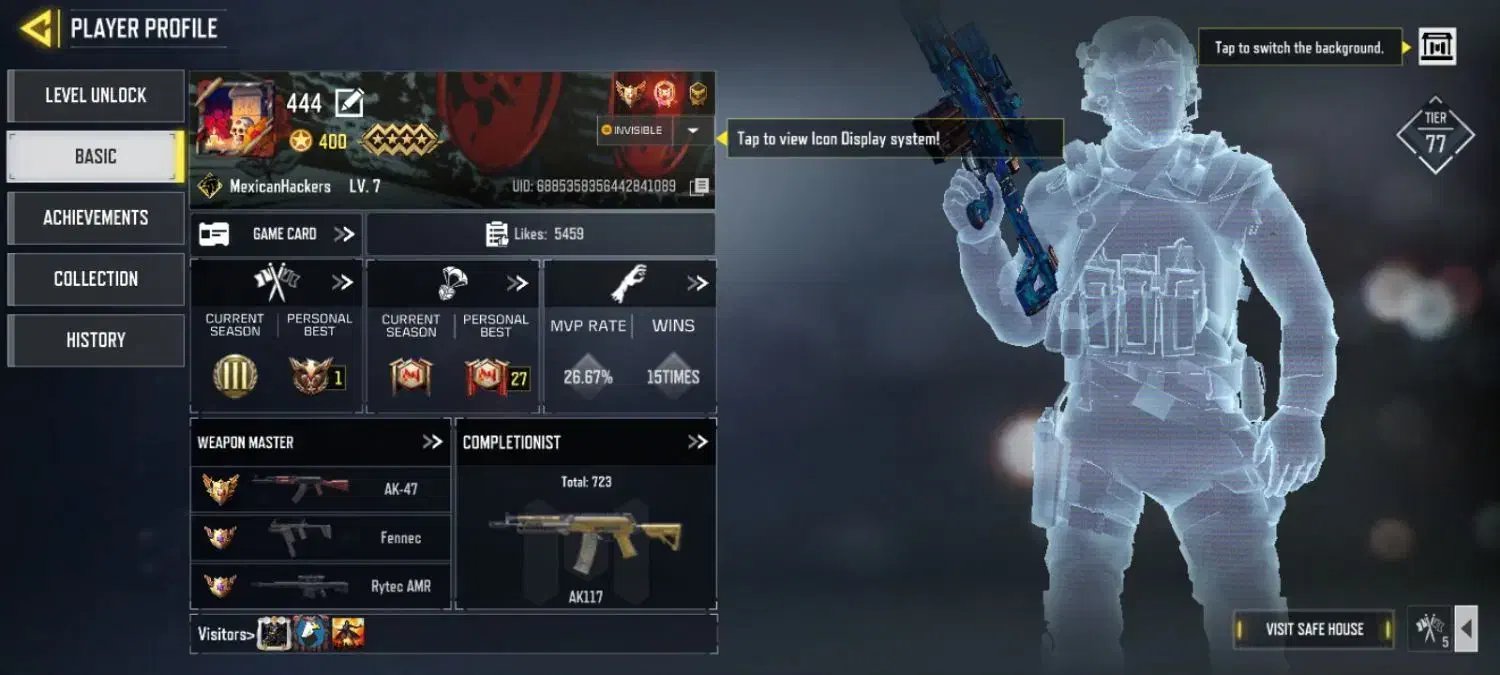Choose the Rytec AMR weapon row
1500x675 pixels.
(320, 586)
